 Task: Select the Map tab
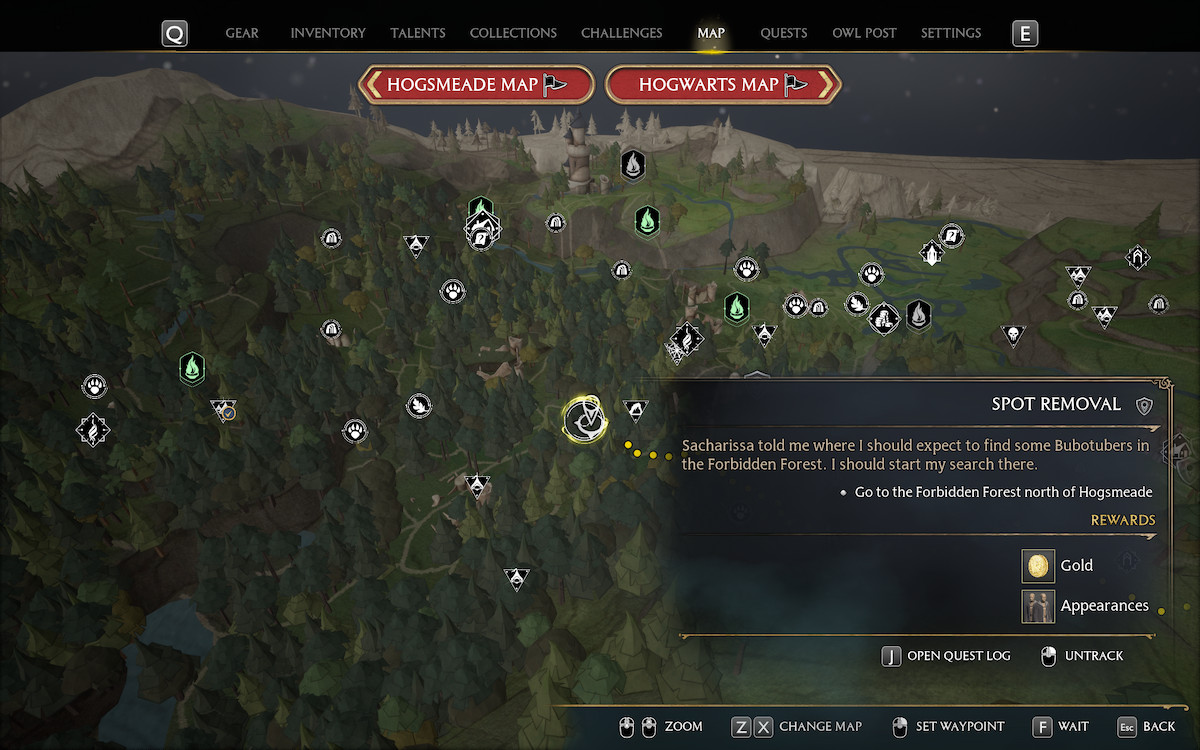click(x=711, y=33)
